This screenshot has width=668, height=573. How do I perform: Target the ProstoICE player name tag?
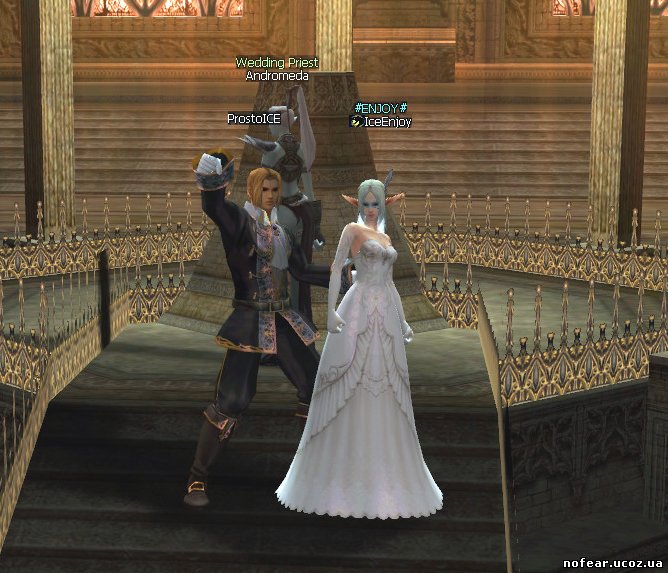click(254, 118)
